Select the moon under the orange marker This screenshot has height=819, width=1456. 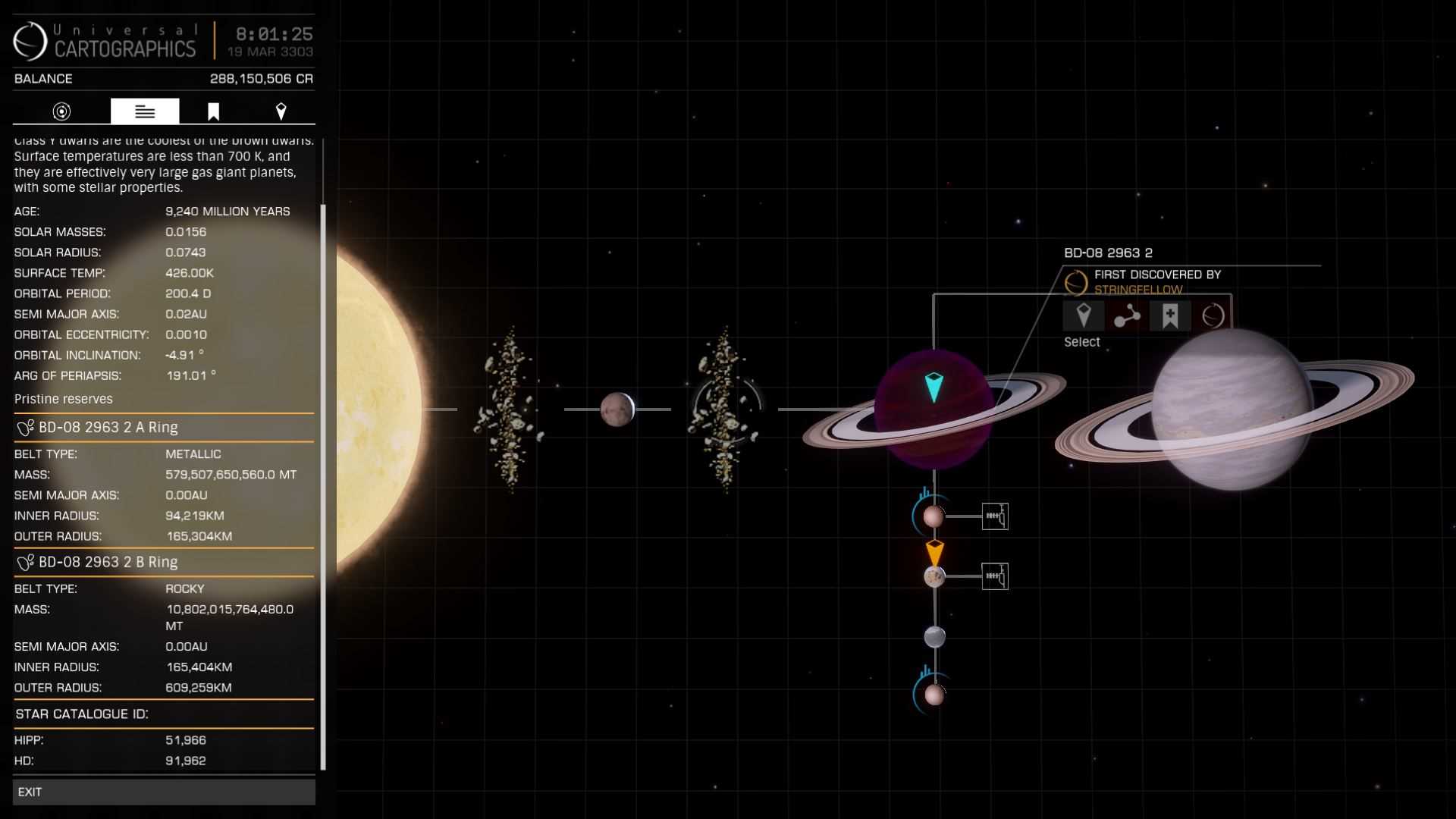point(934,577)
